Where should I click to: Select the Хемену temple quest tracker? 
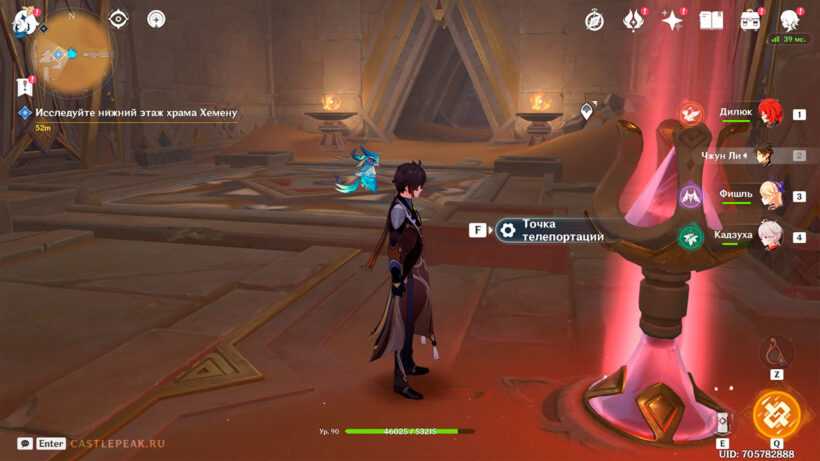point(136,113)
